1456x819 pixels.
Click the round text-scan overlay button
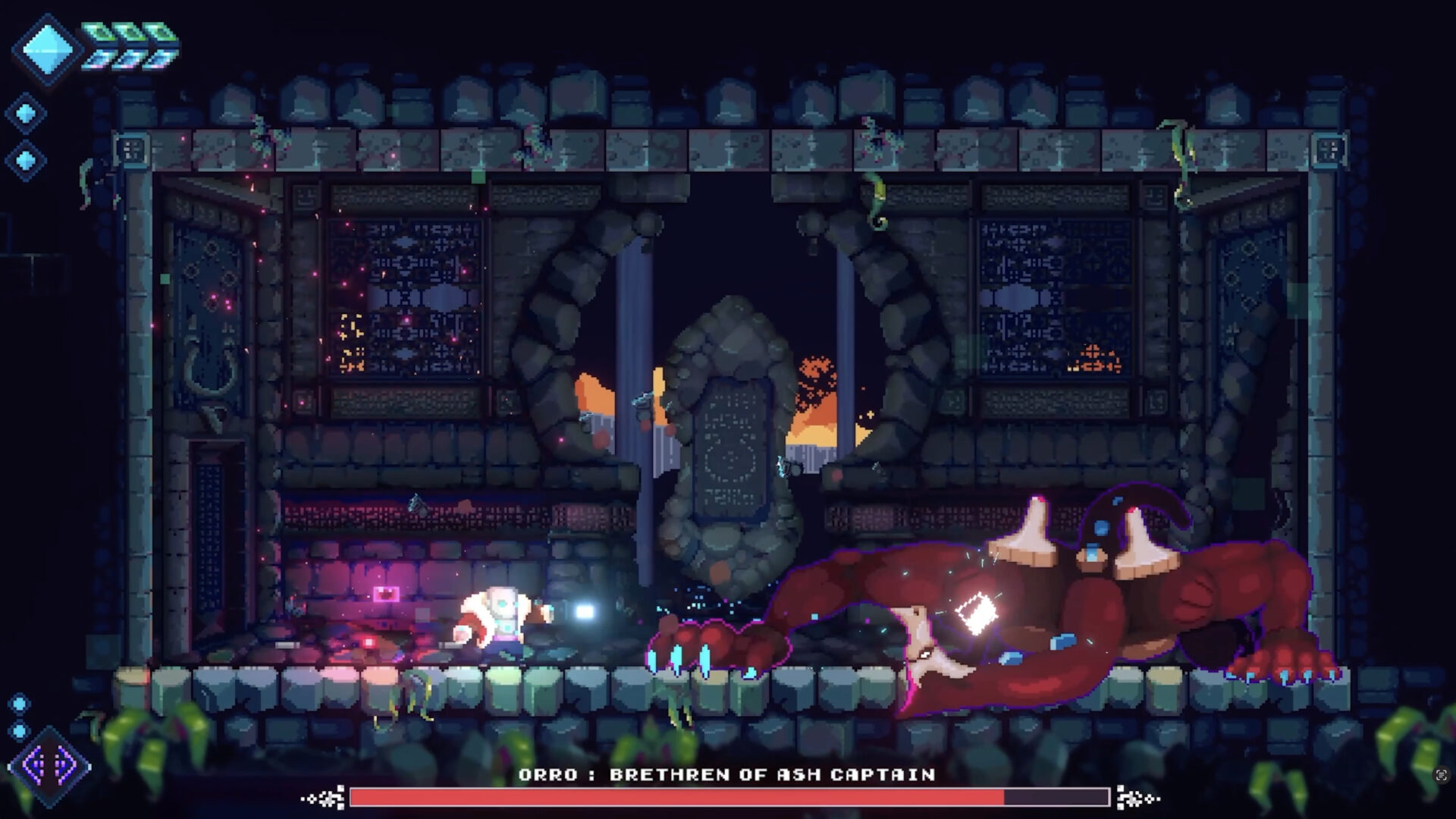tap(1441, 774)
